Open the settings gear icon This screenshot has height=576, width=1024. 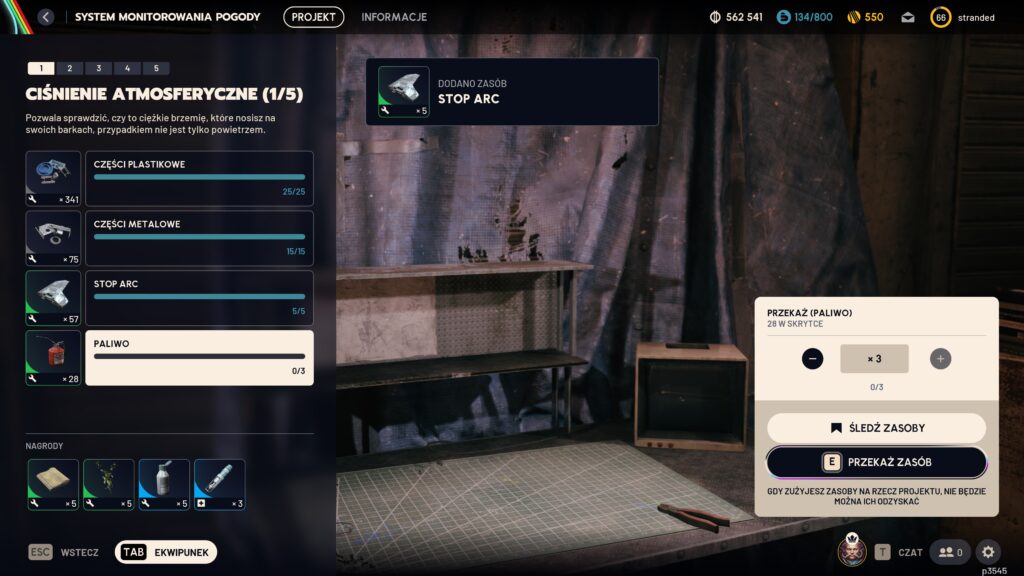click(x=988, y=552)
